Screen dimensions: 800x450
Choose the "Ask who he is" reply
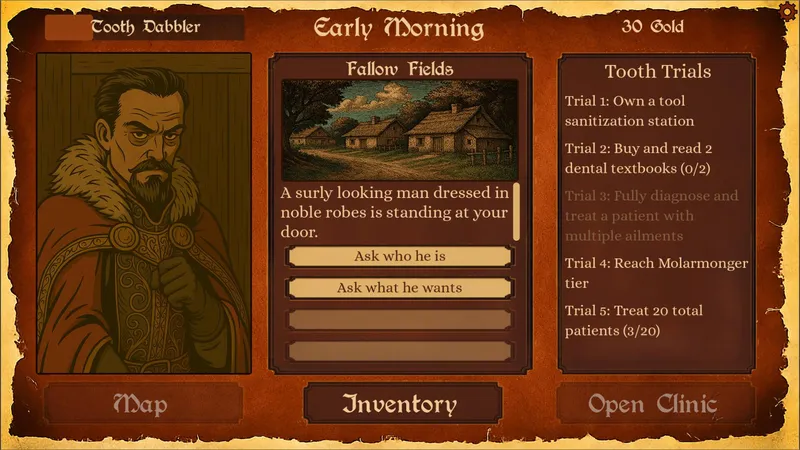click(400, 256)
